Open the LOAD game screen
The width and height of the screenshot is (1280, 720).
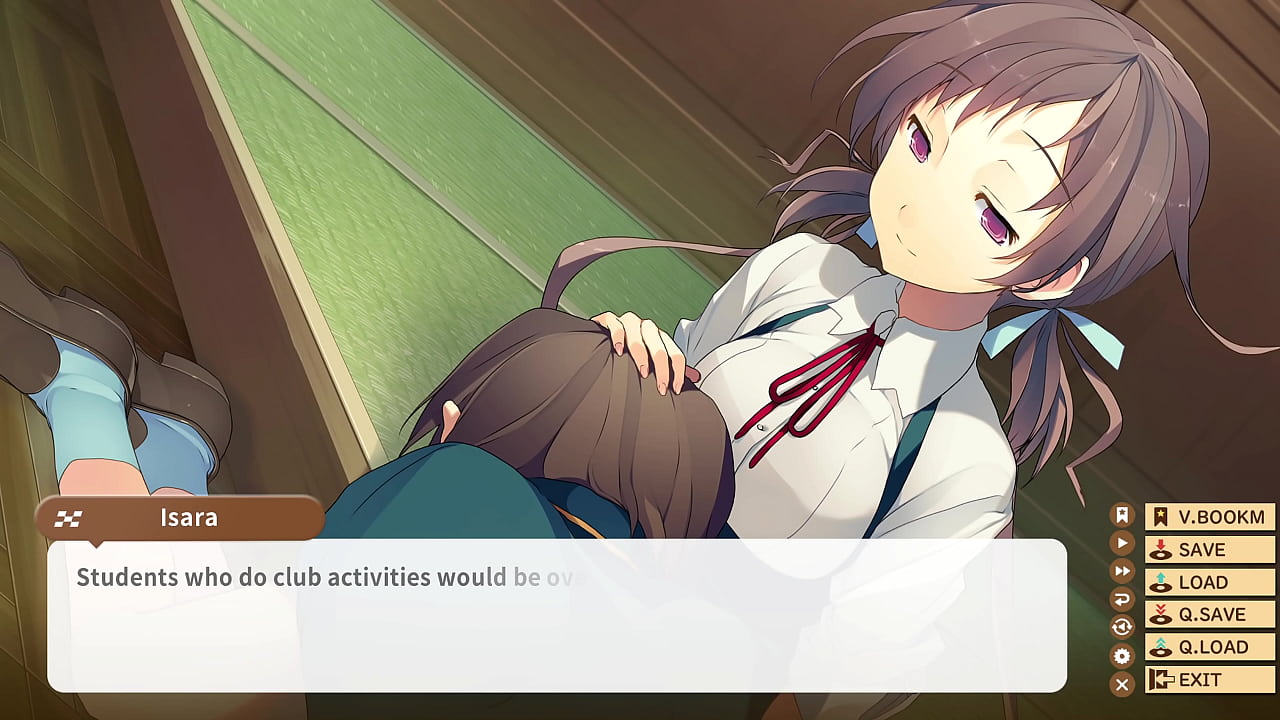tap(1210, 582)
